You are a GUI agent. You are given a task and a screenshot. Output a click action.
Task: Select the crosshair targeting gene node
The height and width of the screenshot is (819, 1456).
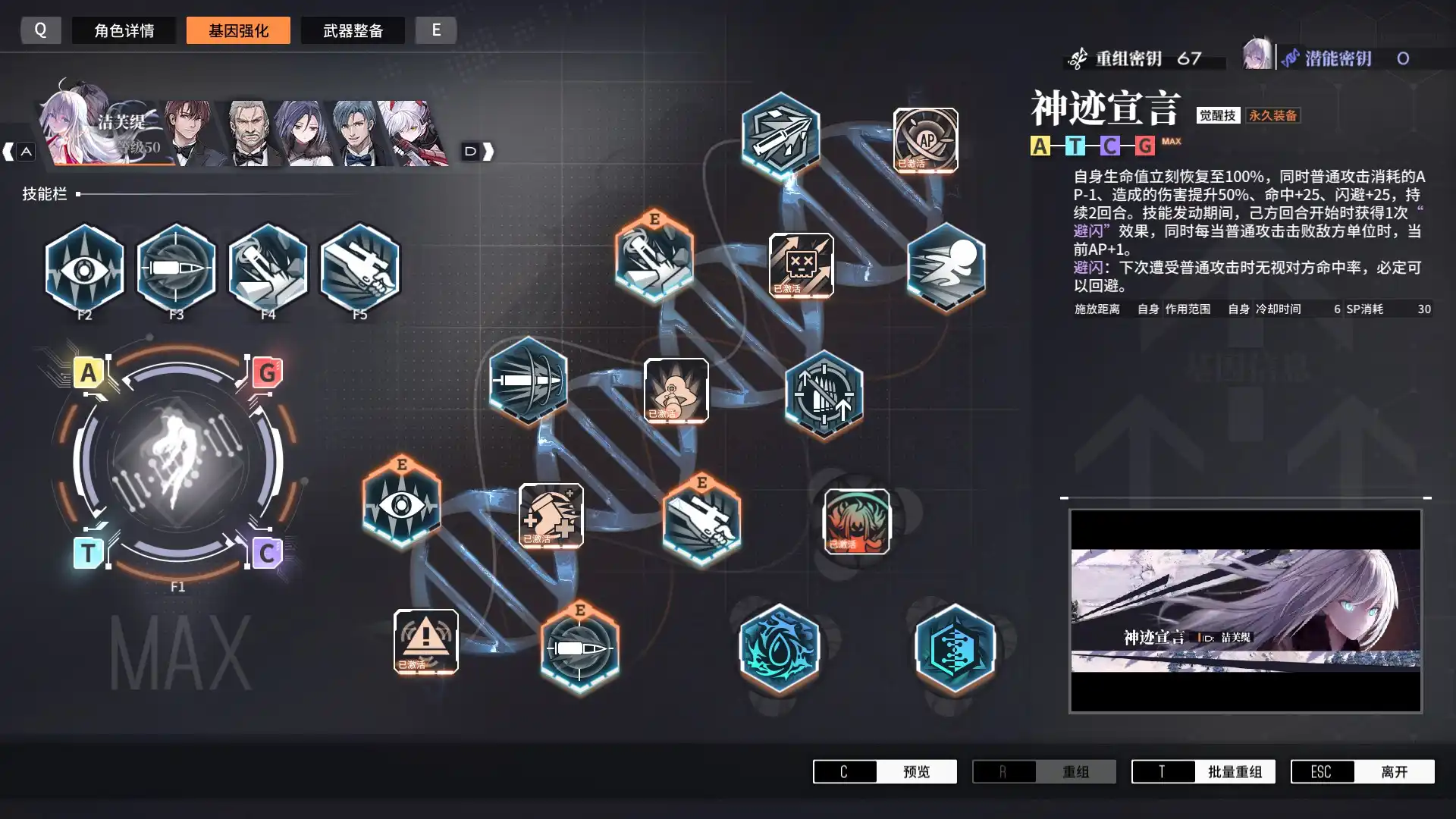pyautogui.click(x=824, y=394)
